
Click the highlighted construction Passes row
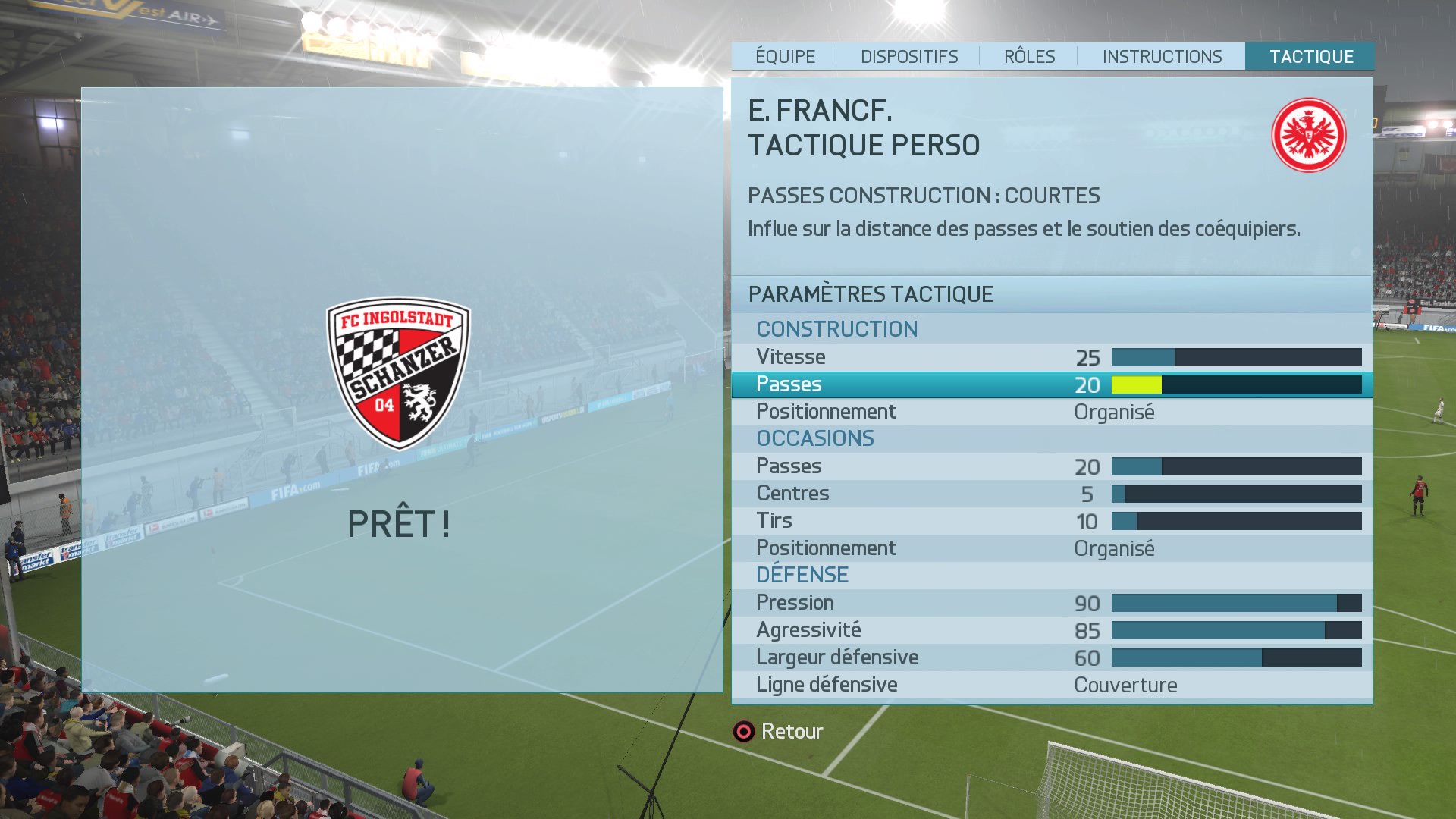(x=1052, y=384)
